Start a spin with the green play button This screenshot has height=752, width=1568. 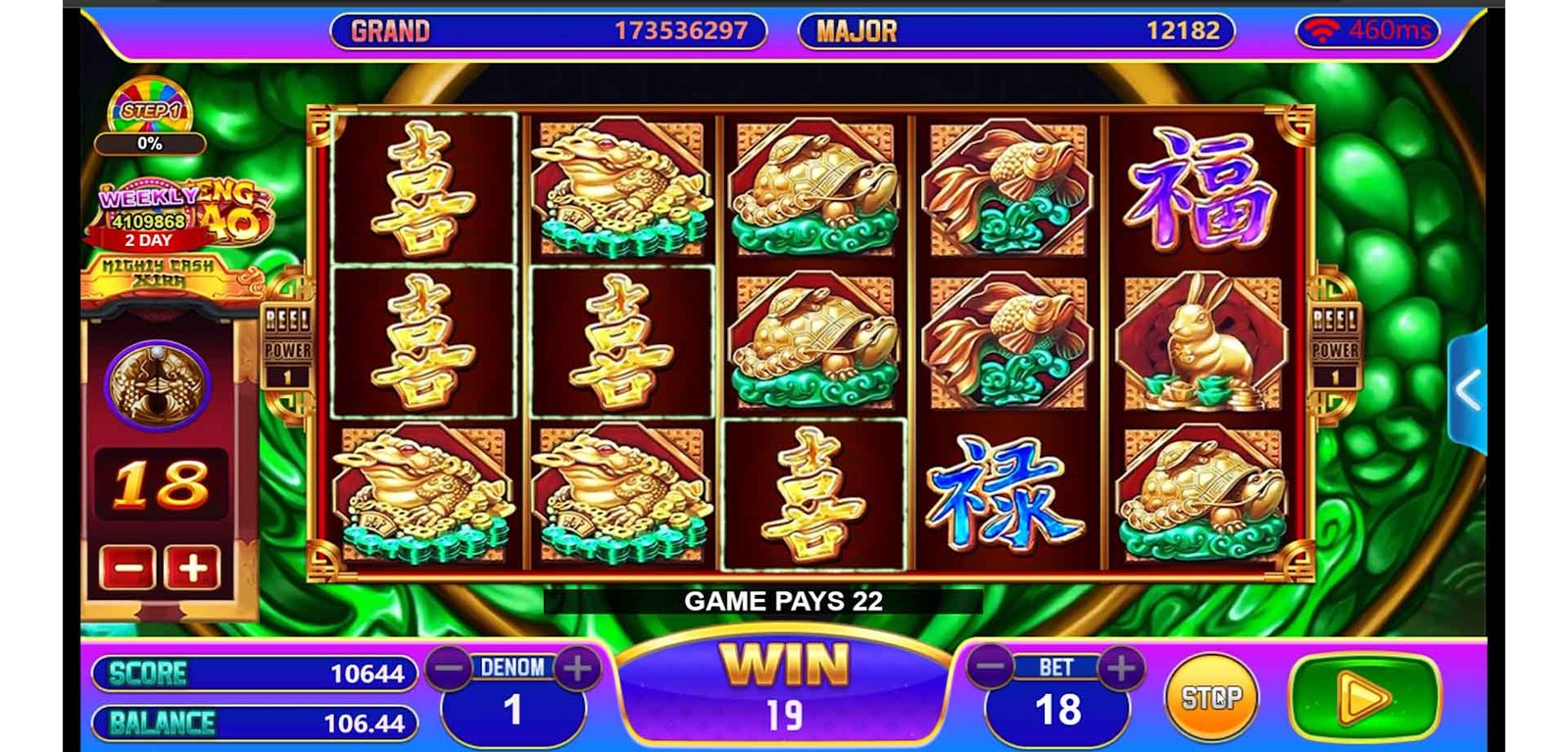point(1364,698)
